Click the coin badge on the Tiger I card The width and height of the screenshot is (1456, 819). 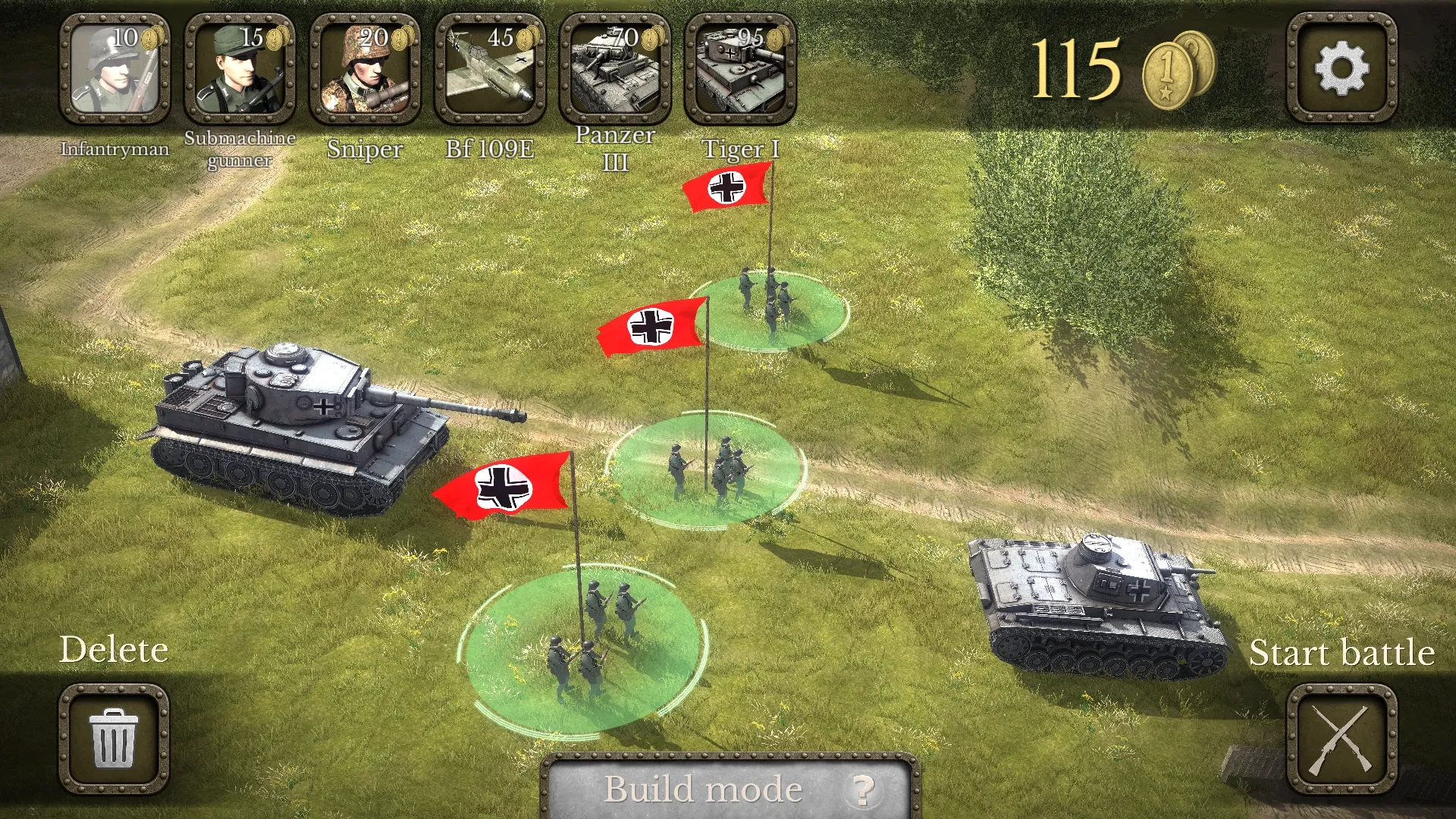click(776, 39)
